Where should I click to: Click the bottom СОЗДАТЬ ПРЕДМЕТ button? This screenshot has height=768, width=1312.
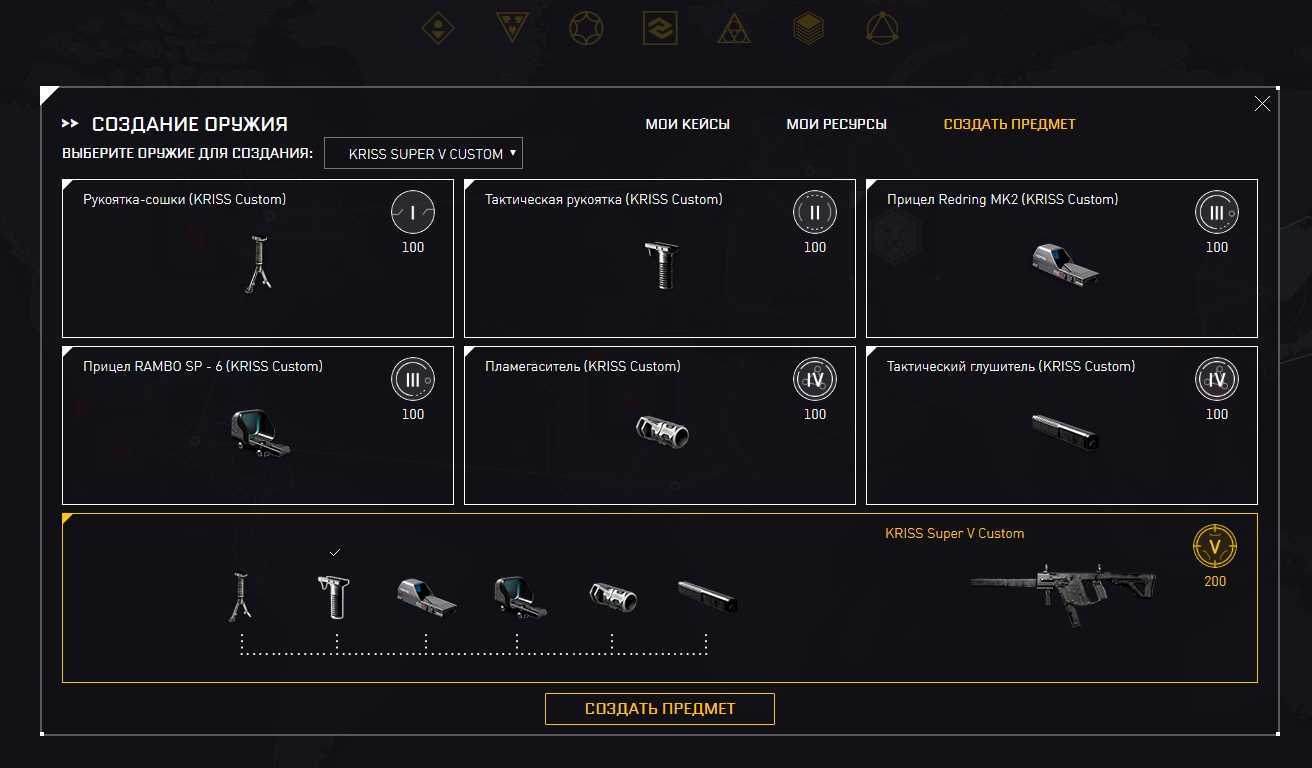click(x=659, y=709)
